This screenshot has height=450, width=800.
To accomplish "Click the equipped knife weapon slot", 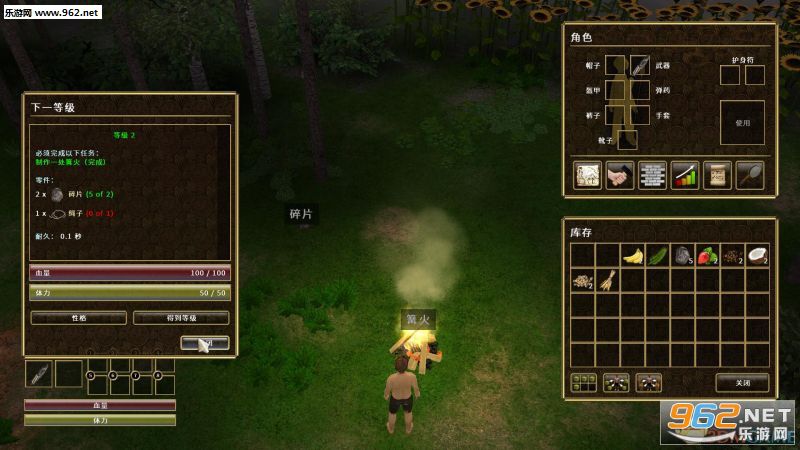I will click(x=640, y=65).
